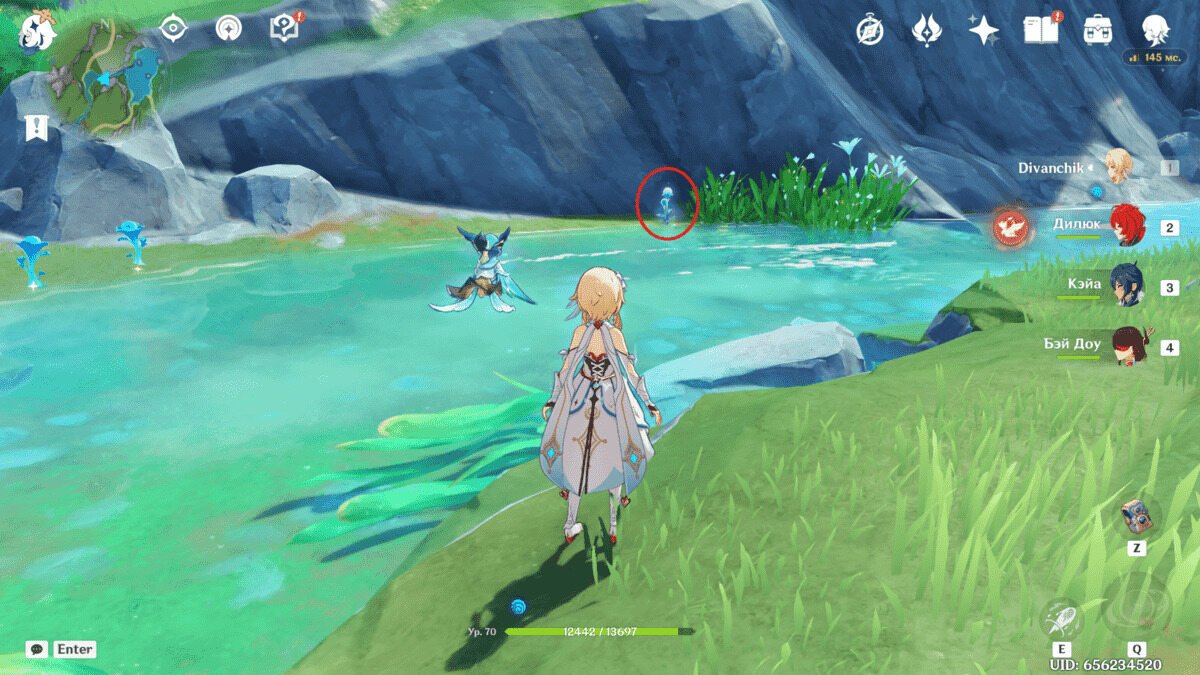
Task: Open the Paimon main menu
Action: [37, 30]
